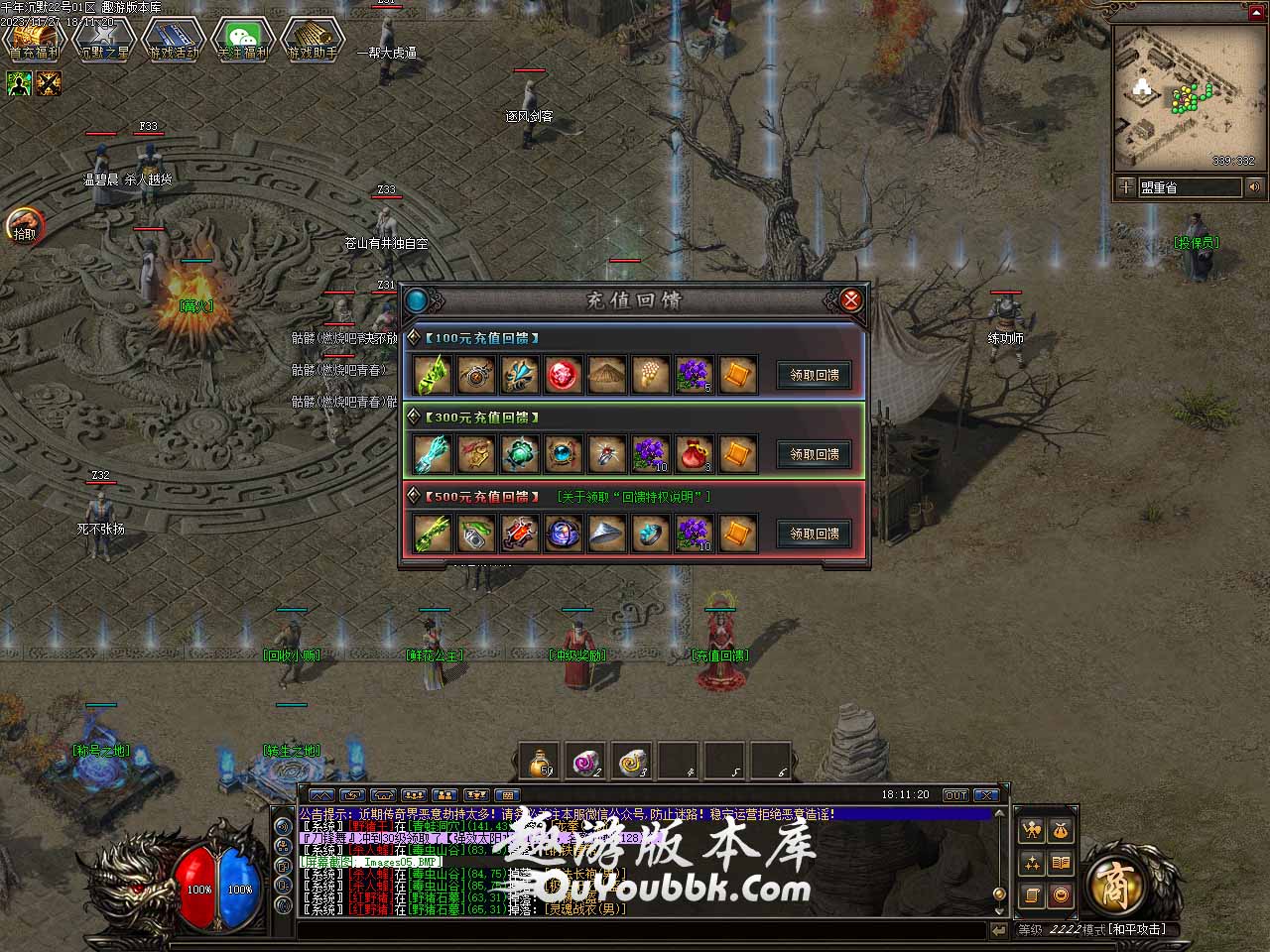Claim the 100元 recharge reward
The image size is (1270, 952).
click(814, 375)
